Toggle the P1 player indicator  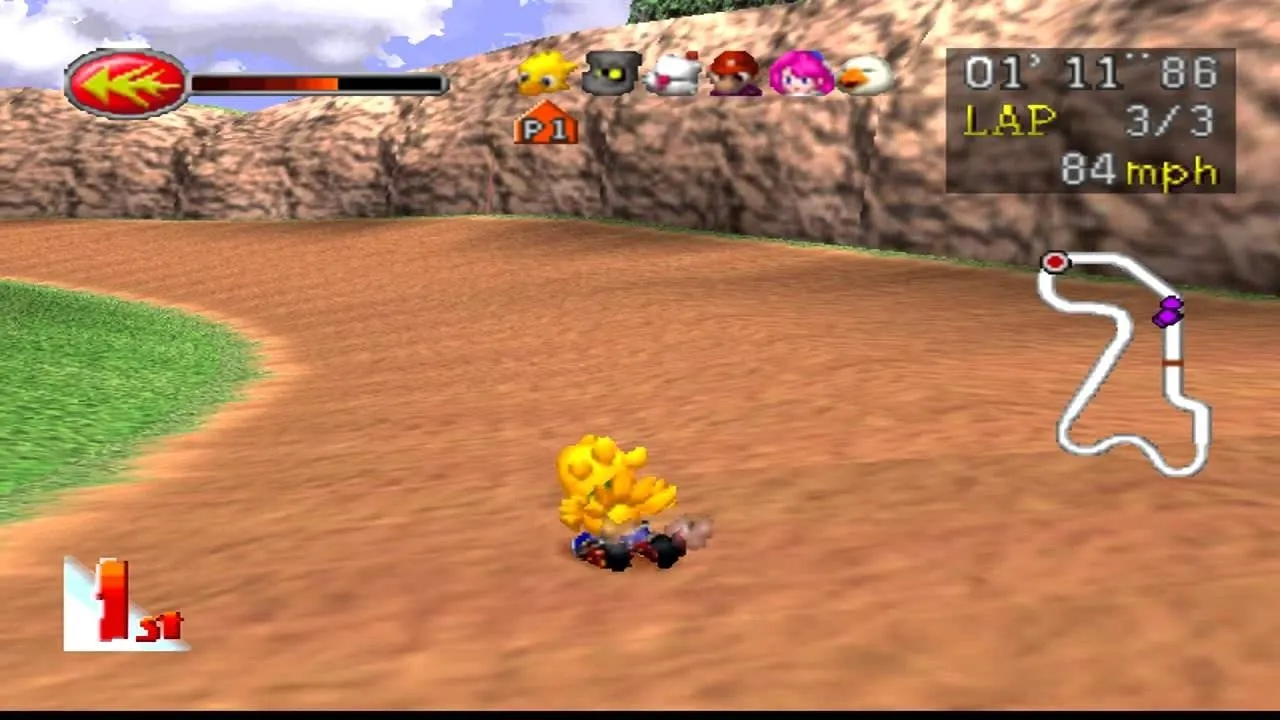(x=546, y=128)
